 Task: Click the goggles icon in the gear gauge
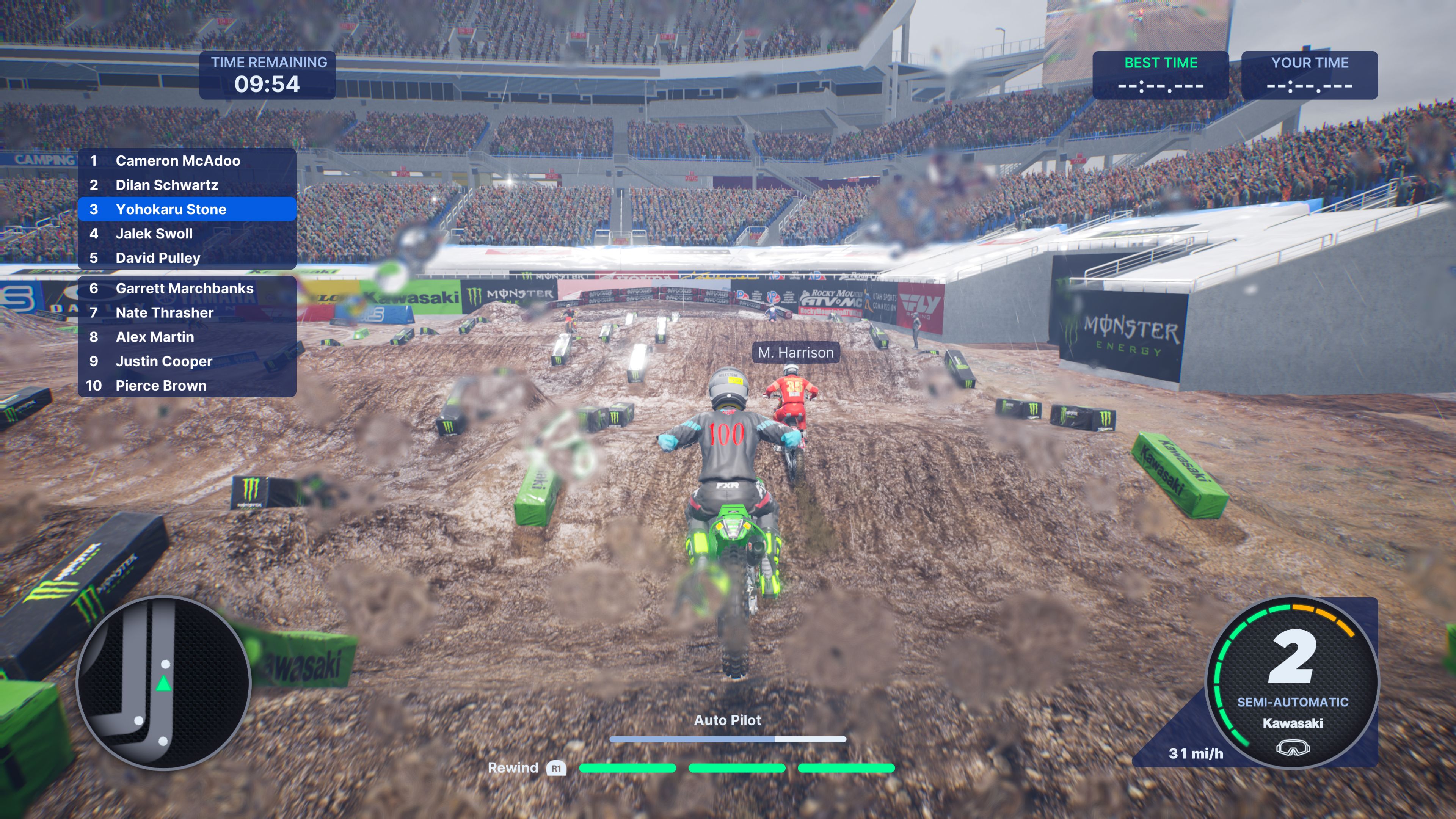click(x=1293, y=748)
